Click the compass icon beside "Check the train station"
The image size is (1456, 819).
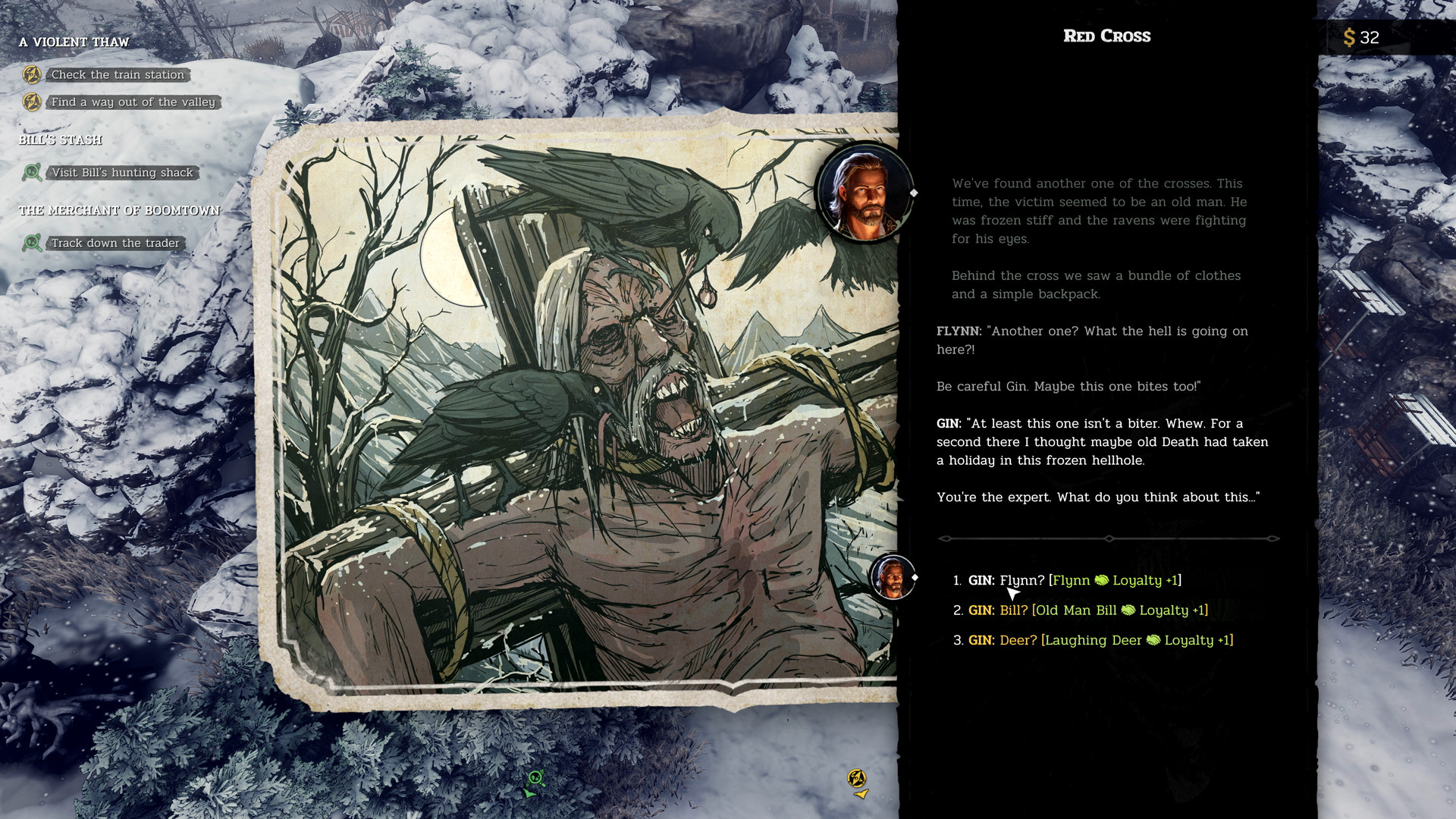click(31, 74)
